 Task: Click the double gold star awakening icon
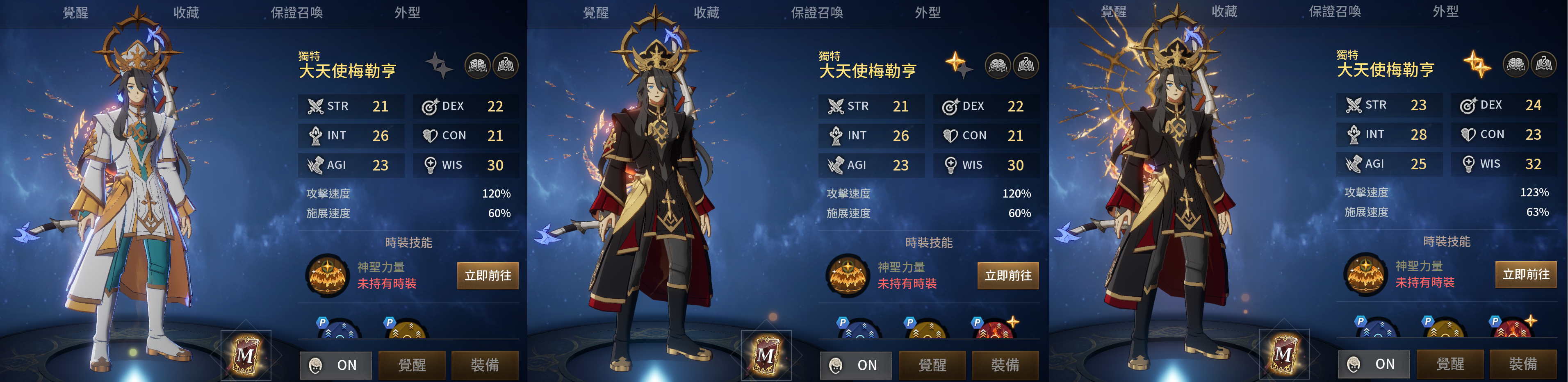tap(1477, 64)
